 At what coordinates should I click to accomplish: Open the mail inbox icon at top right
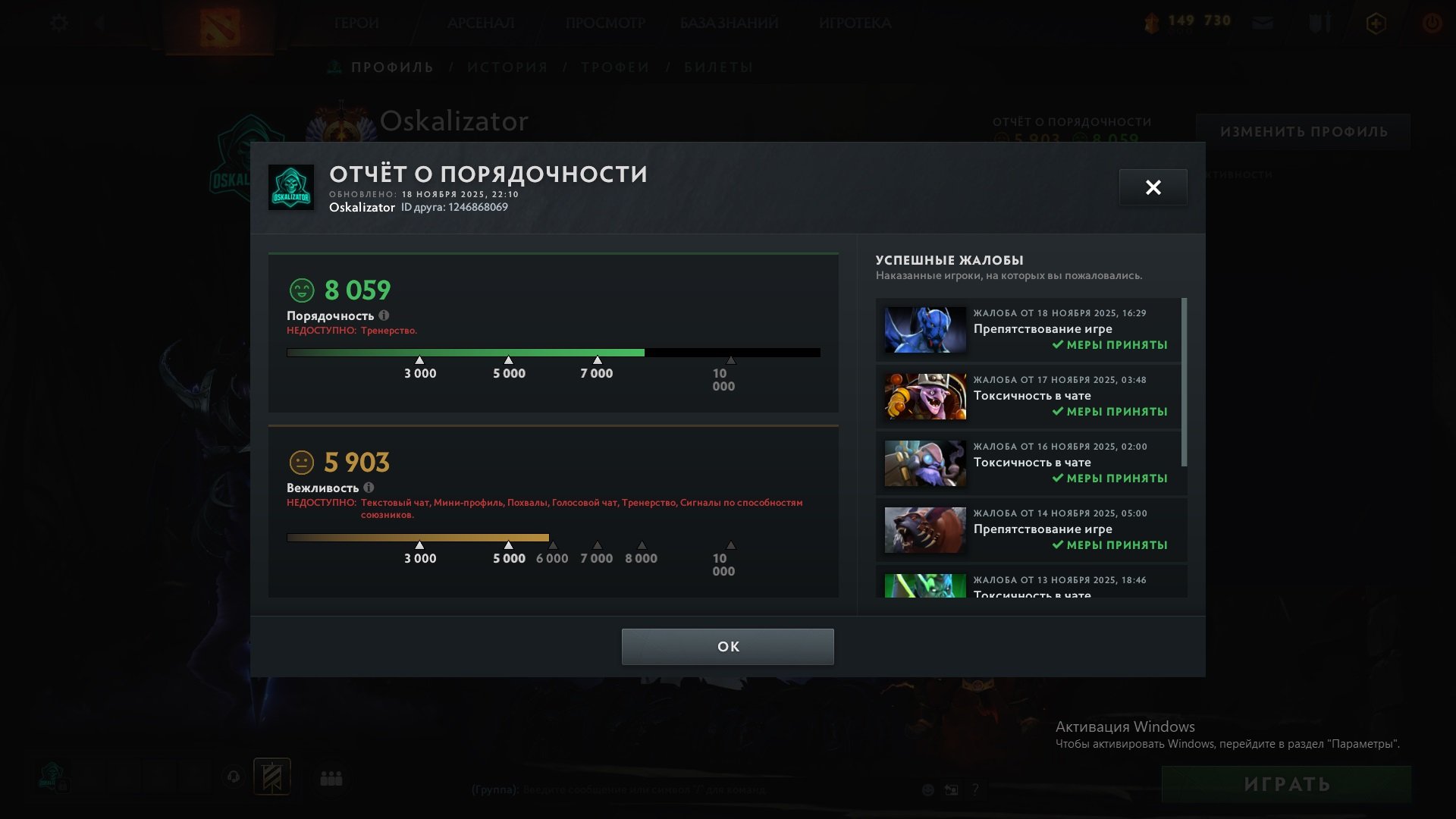1263,24
